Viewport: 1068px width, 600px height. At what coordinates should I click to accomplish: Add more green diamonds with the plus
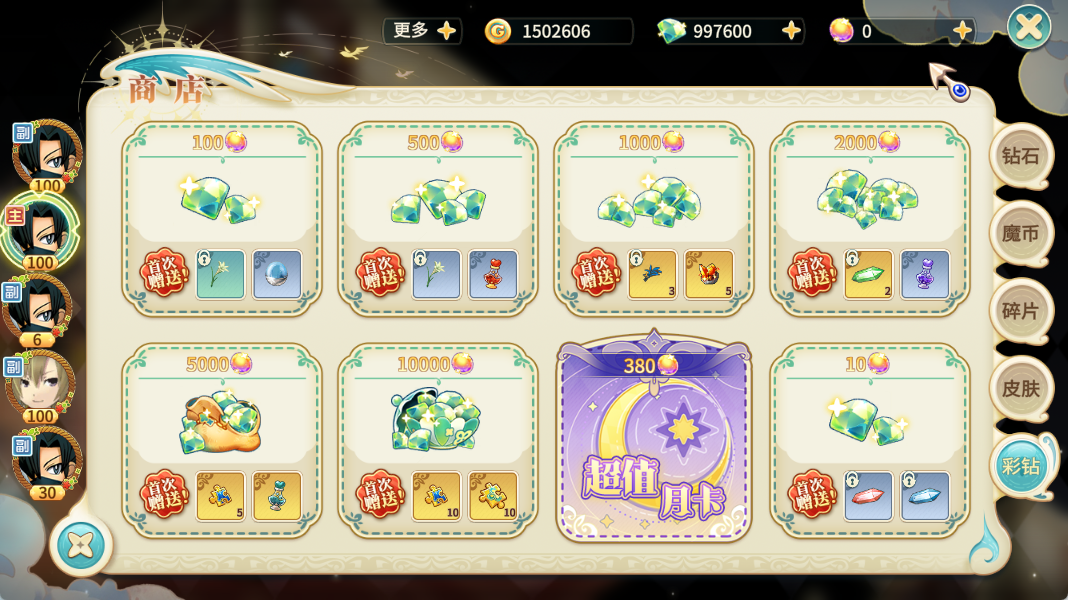791,31
